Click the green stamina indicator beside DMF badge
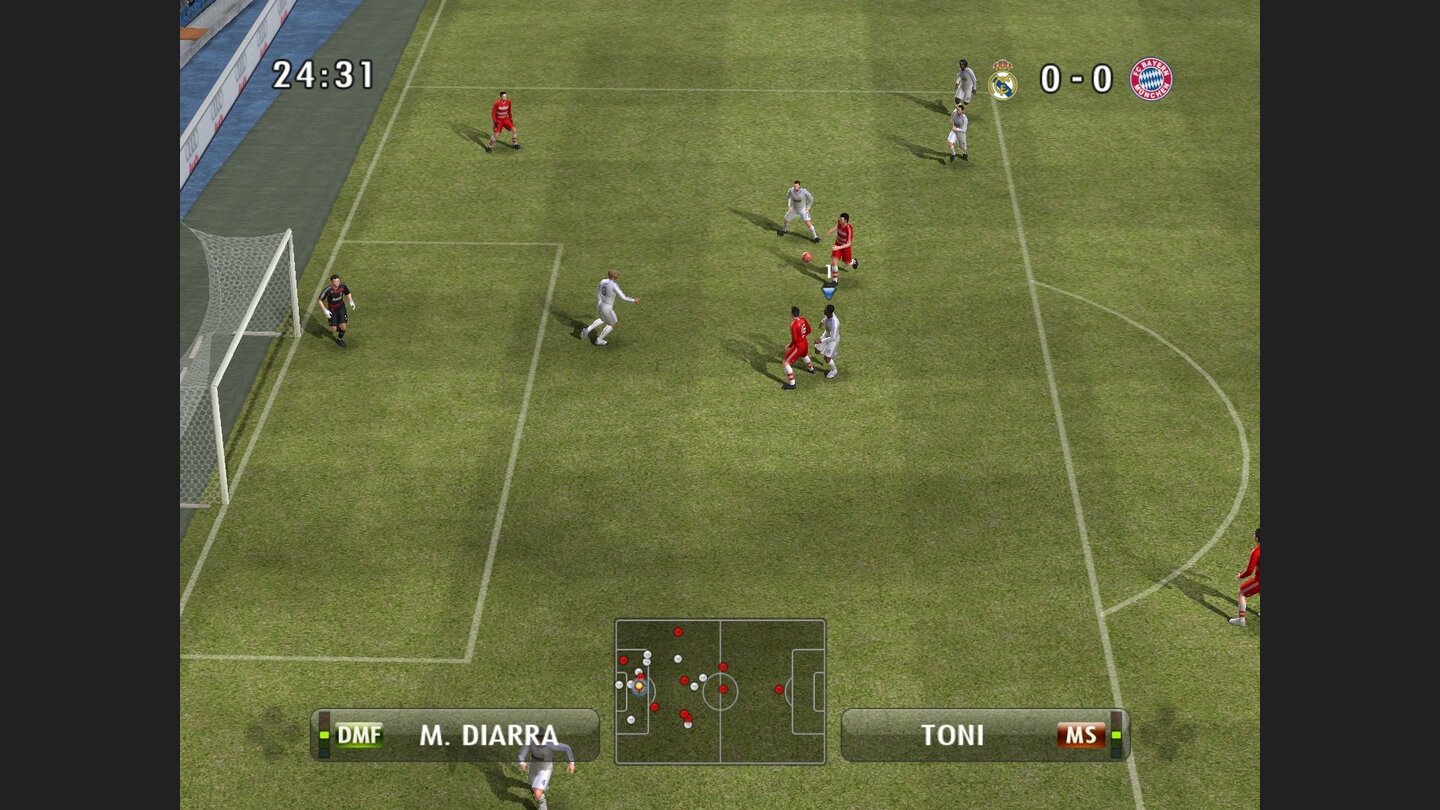The height and width of the screenshot is (810, 1440). 324,735
